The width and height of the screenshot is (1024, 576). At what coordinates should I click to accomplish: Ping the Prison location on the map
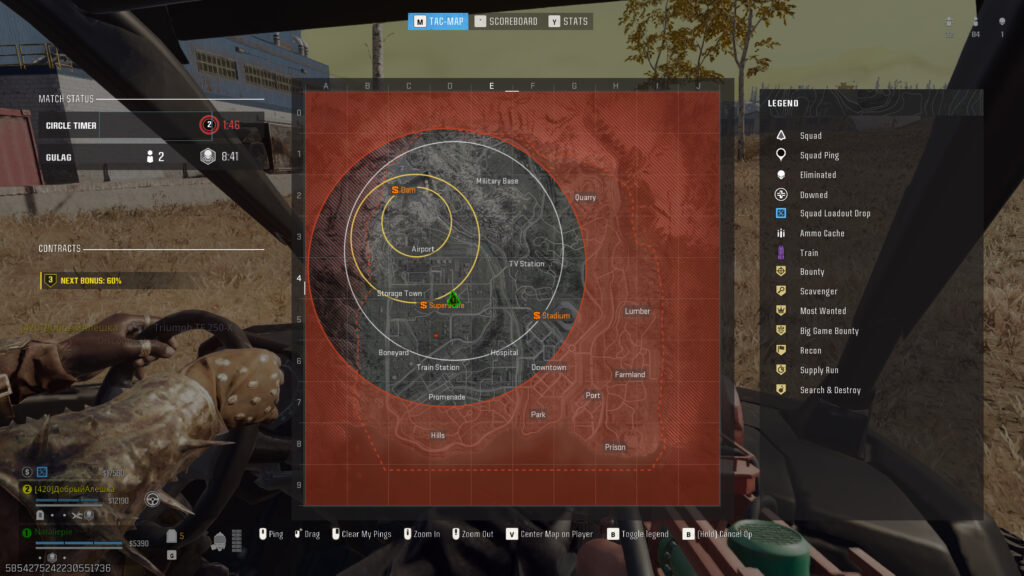pos(615,447)
